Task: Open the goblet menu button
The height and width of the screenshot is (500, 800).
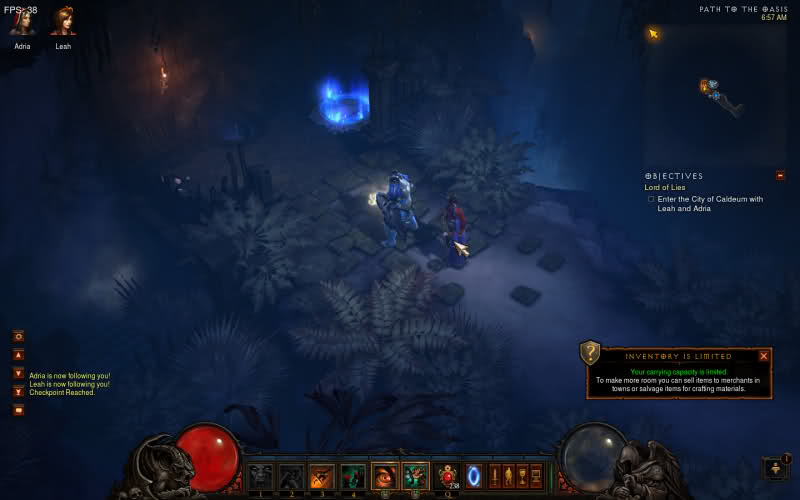Action: click(522, 476)
